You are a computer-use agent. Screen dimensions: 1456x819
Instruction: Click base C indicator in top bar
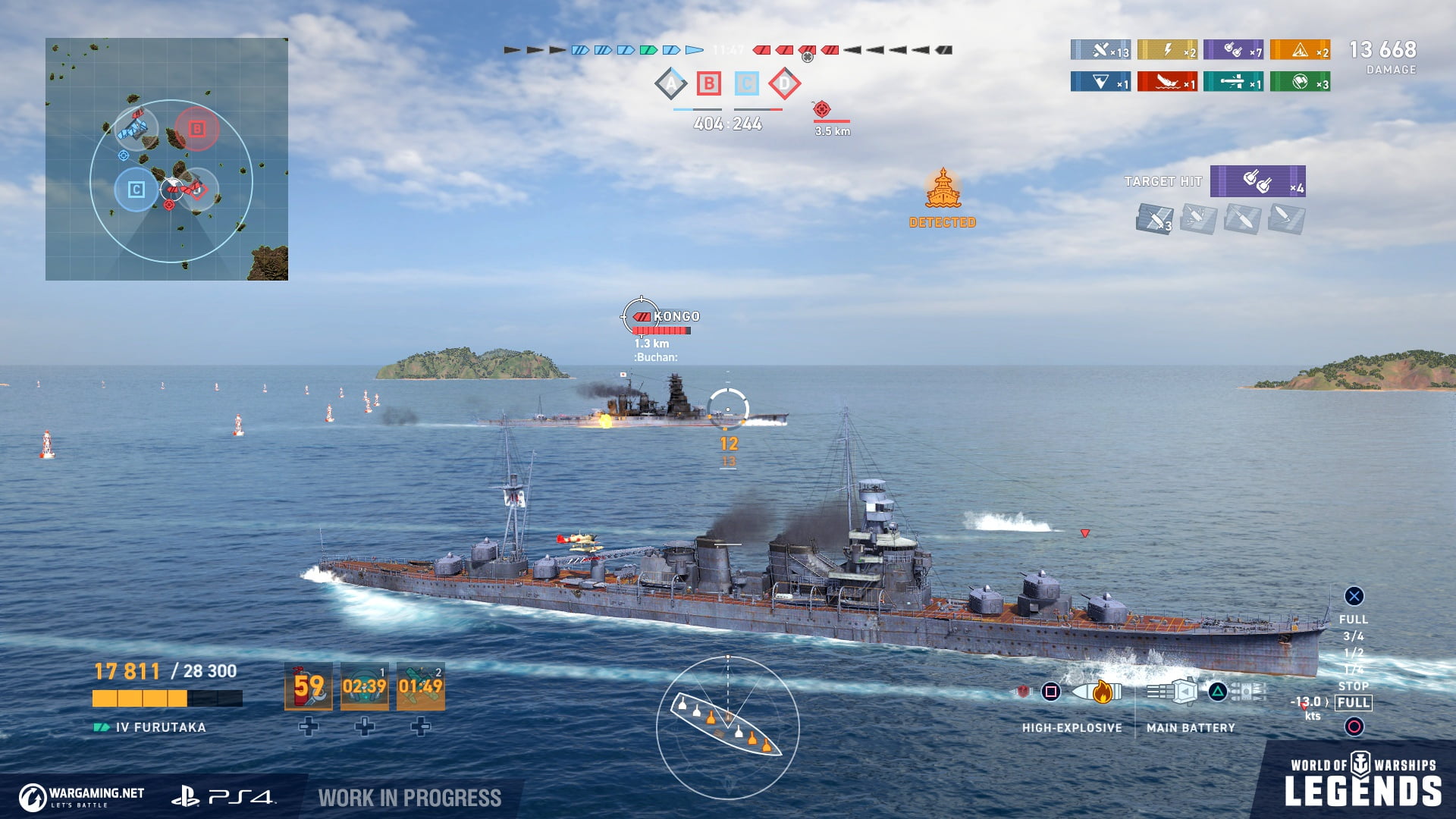click(747, 83)
